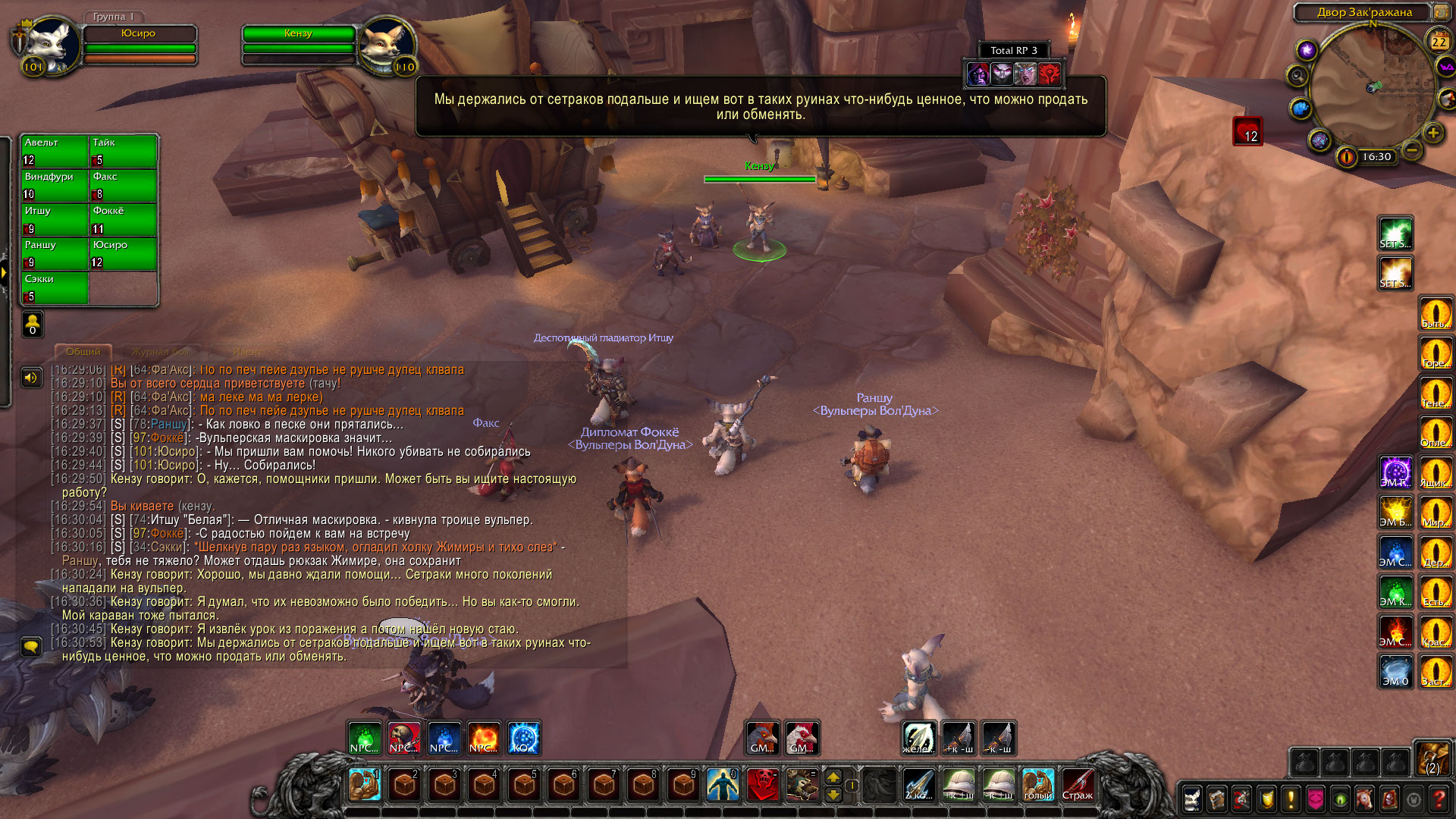
Task: Switch to the Общий chat tab
Action: click(83, 352)
